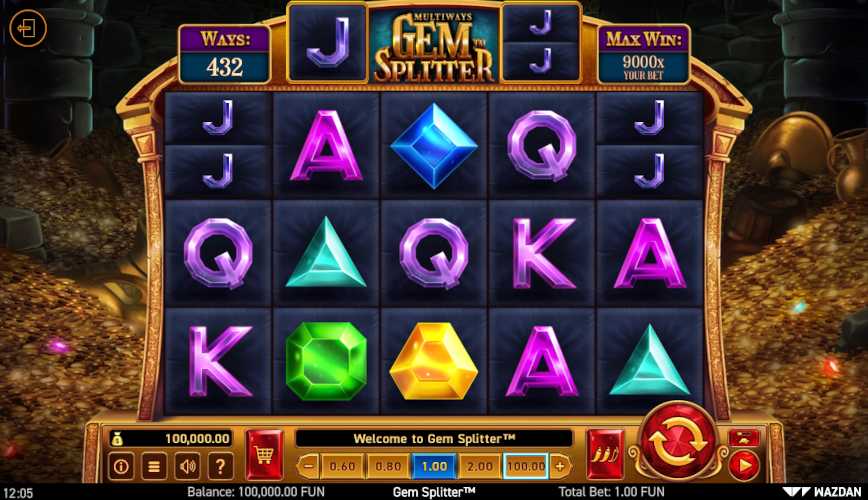
Task: Exit the game via the door icon
Action: [28, 28]
